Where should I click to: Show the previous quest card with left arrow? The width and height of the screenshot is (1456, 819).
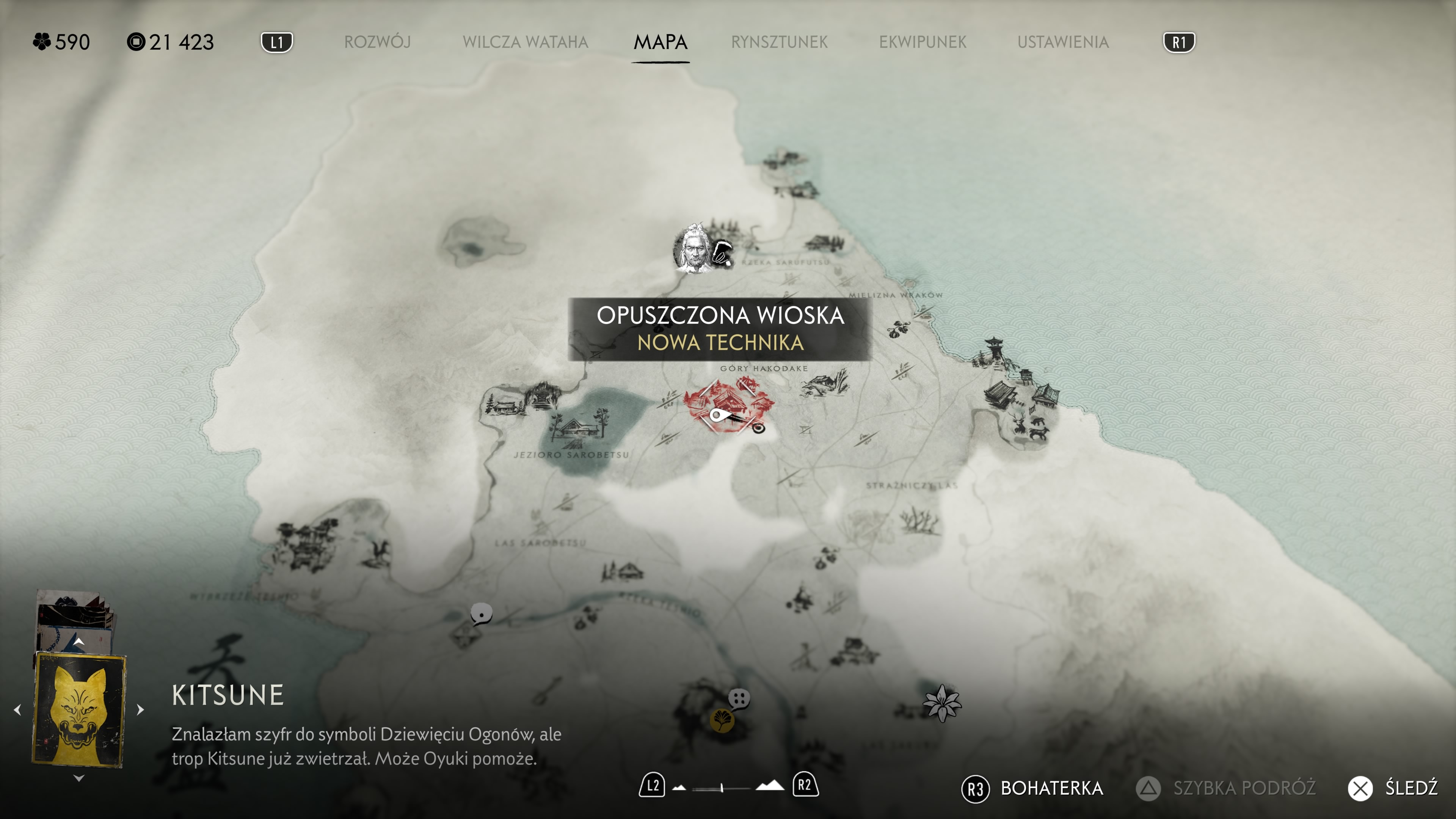[x=17, y=709]
